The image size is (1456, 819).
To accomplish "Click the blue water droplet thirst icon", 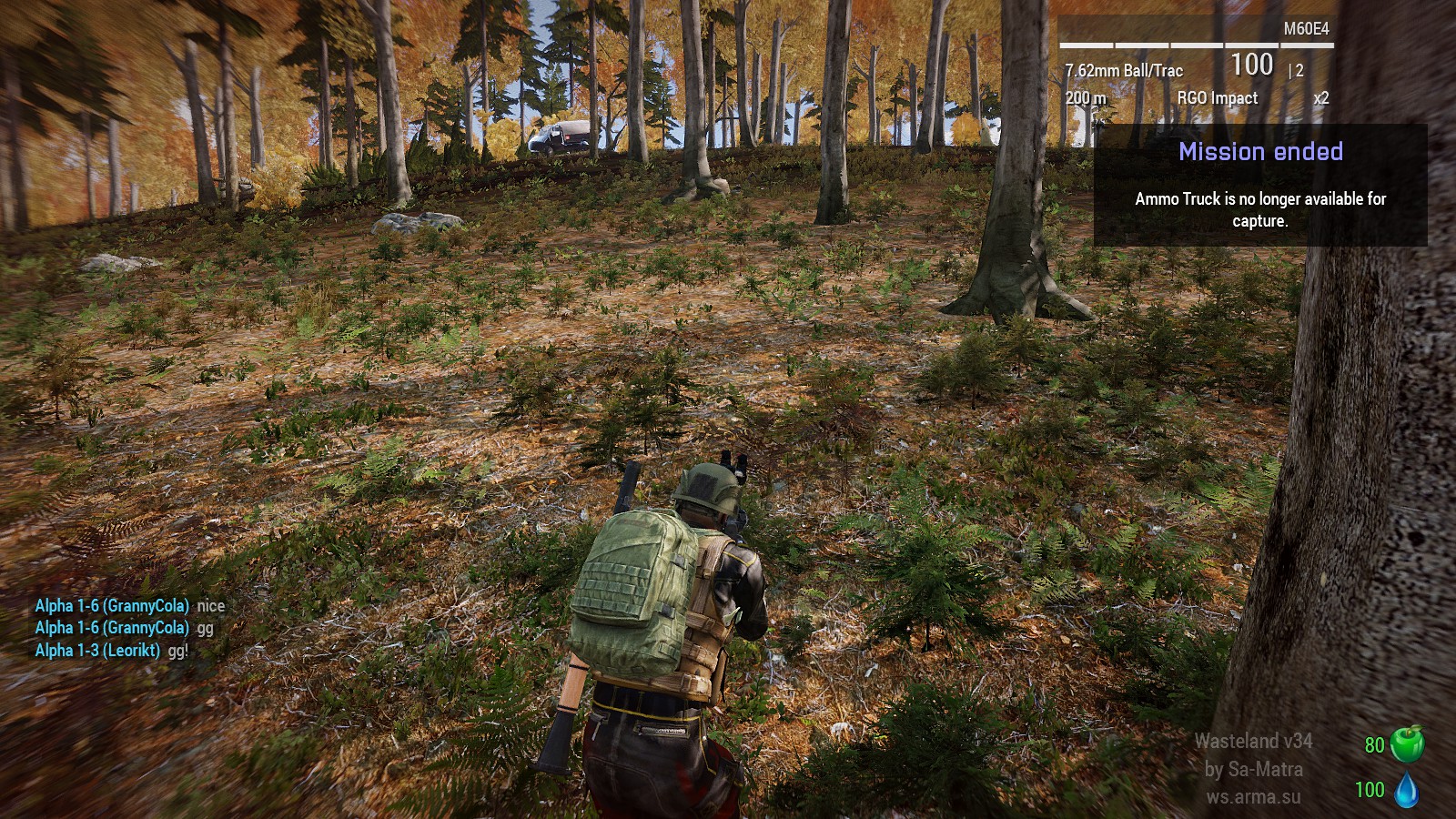I will (1406, 791).
